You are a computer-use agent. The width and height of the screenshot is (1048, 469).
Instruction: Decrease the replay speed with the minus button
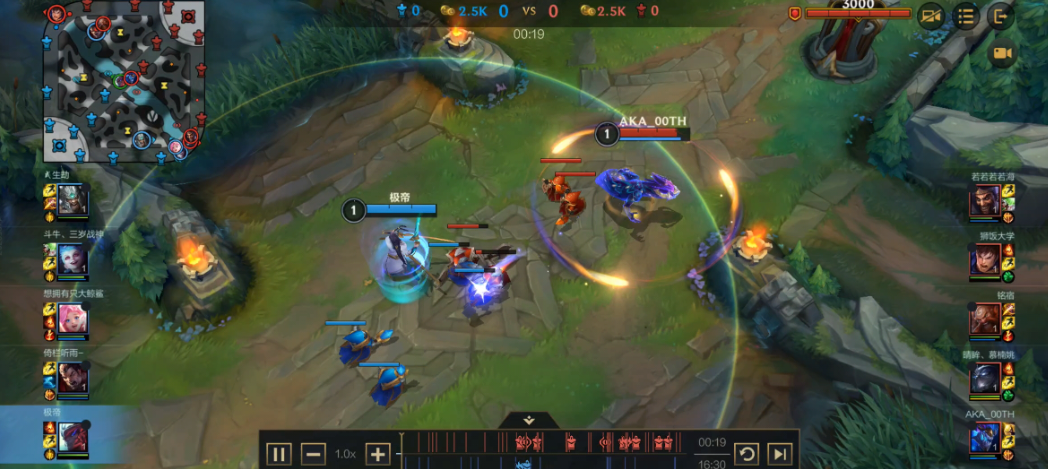click(313, 454)
